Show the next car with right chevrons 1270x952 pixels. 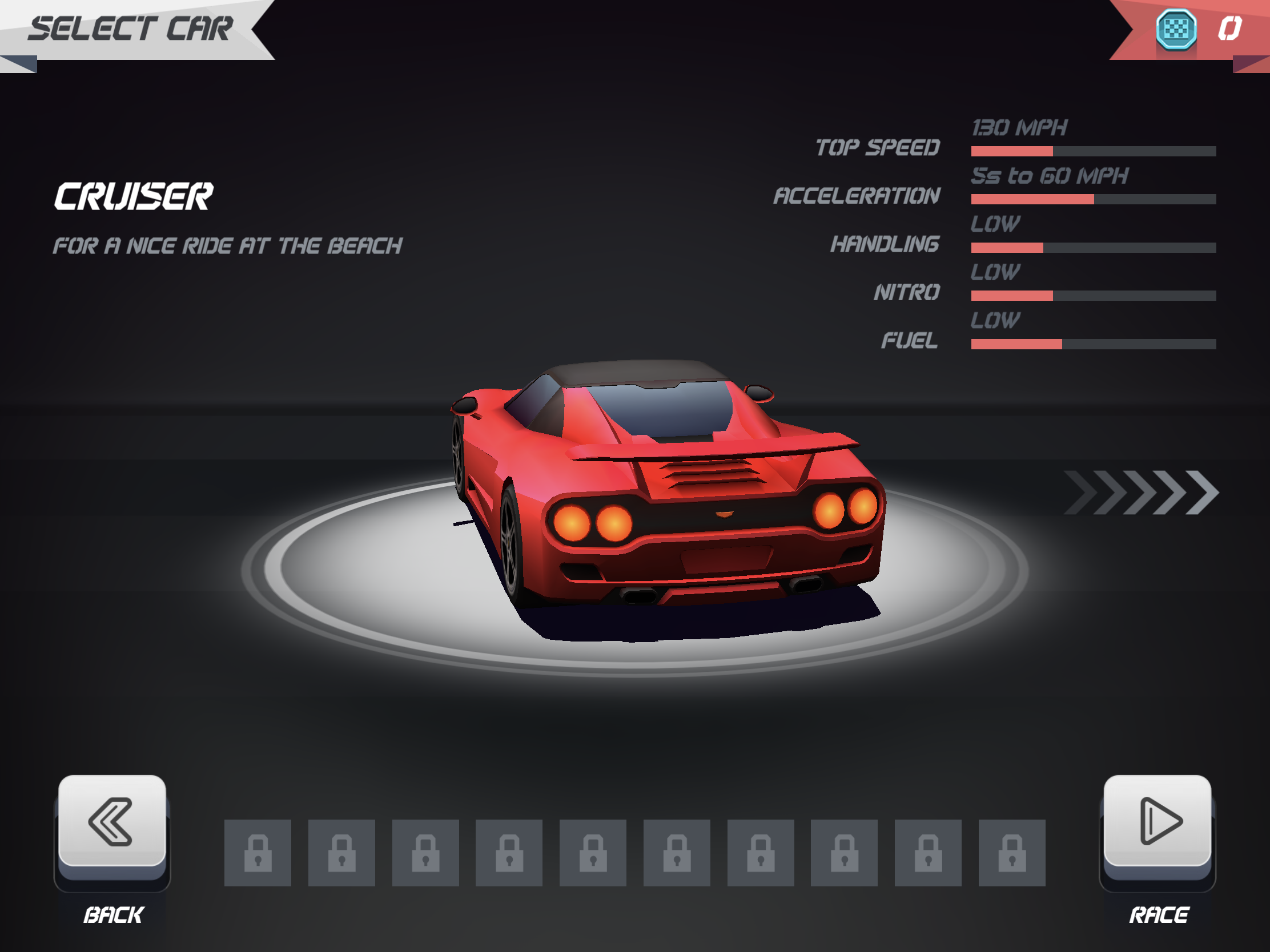(x=1141, y=493)
